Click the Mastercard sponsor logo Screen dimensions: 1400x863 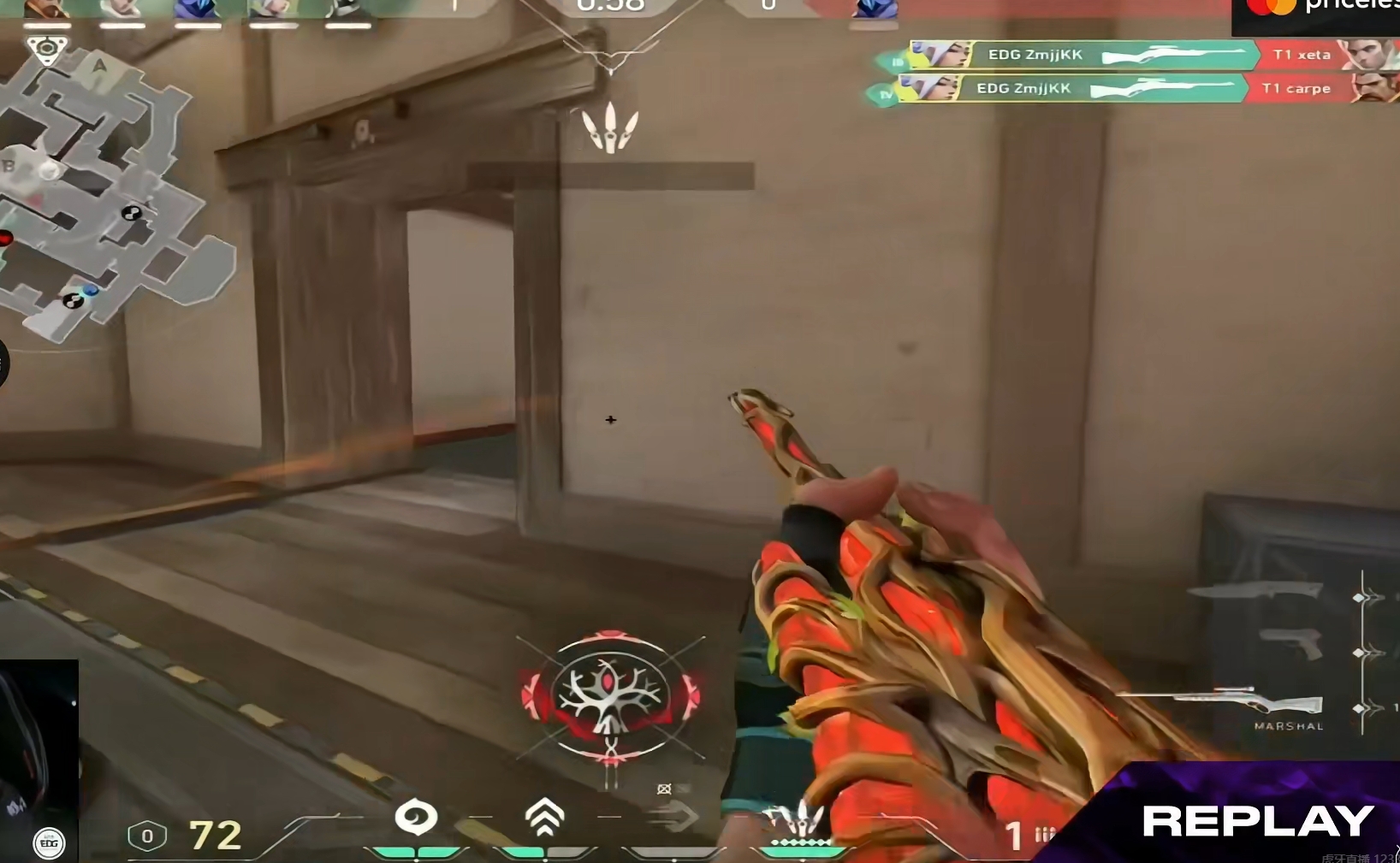[x=1271, y=7]
